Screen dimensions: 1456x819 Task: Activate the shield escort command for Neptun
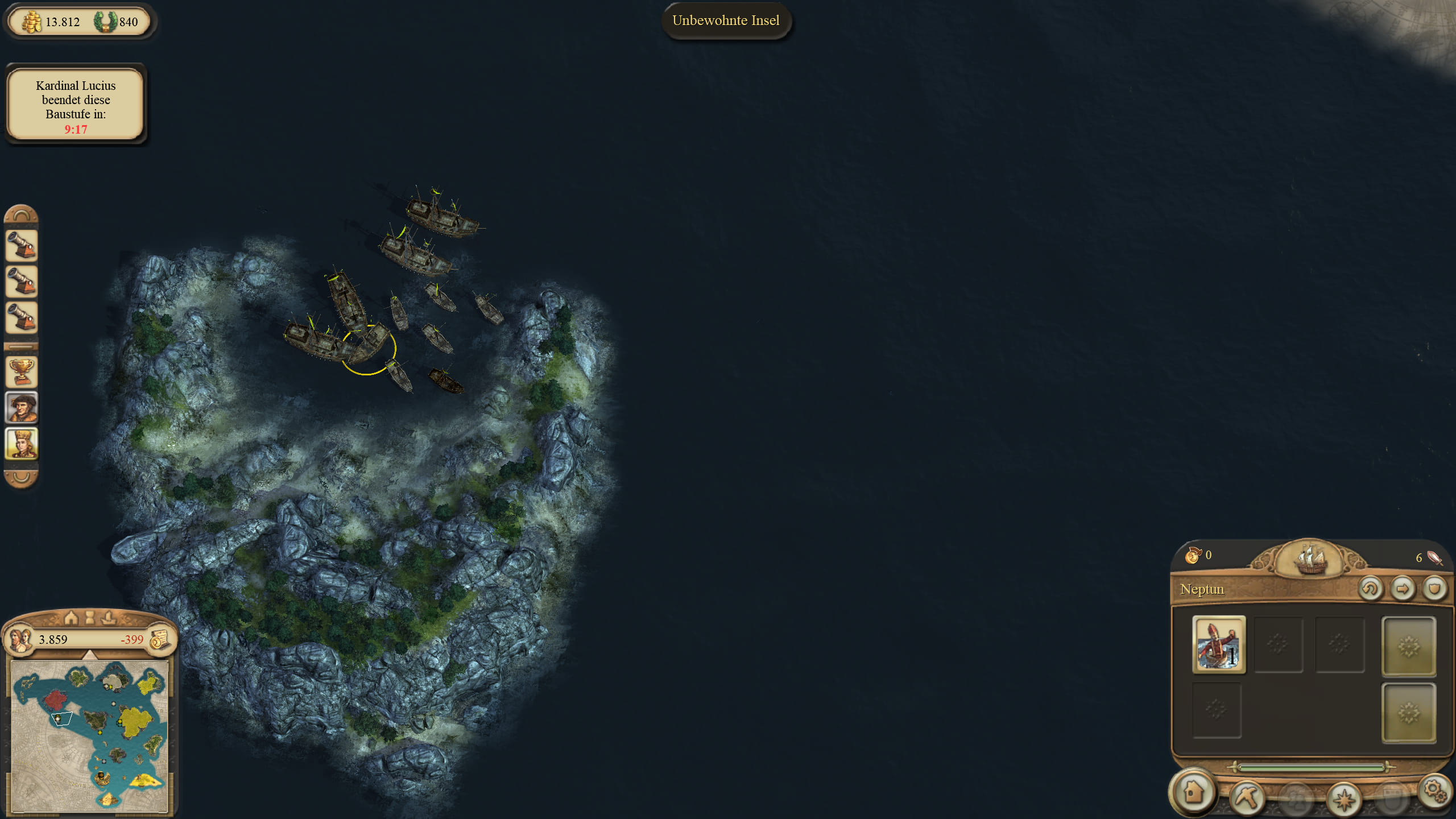(x=1434, y=589)
